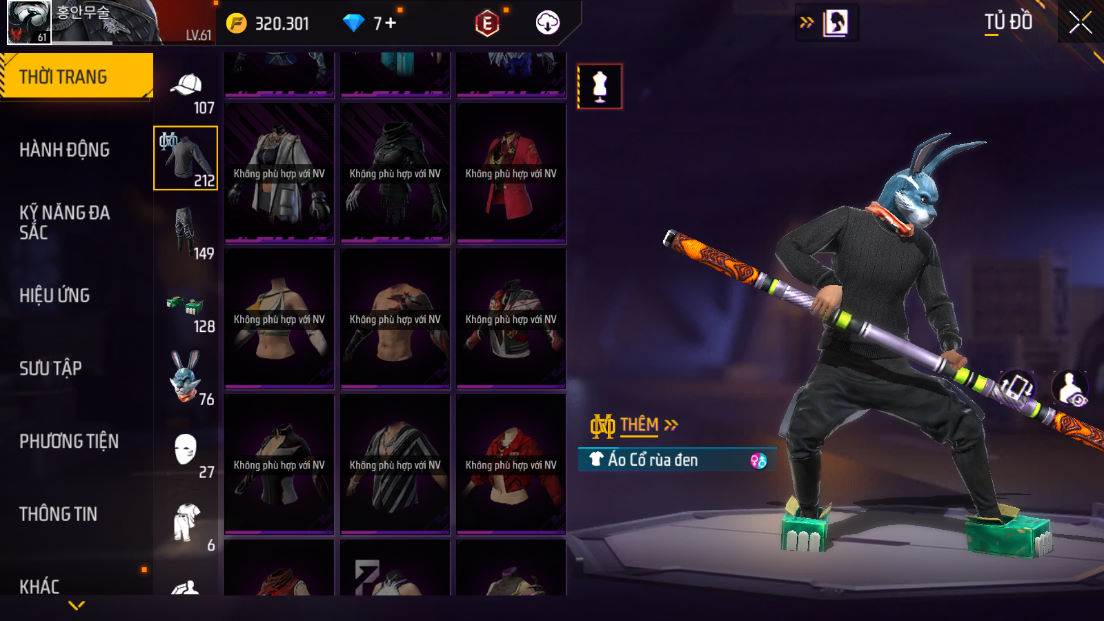Open the THỜI TRANG tab
The width and height of the screenshot is (1104, 621).
[76, 77]
